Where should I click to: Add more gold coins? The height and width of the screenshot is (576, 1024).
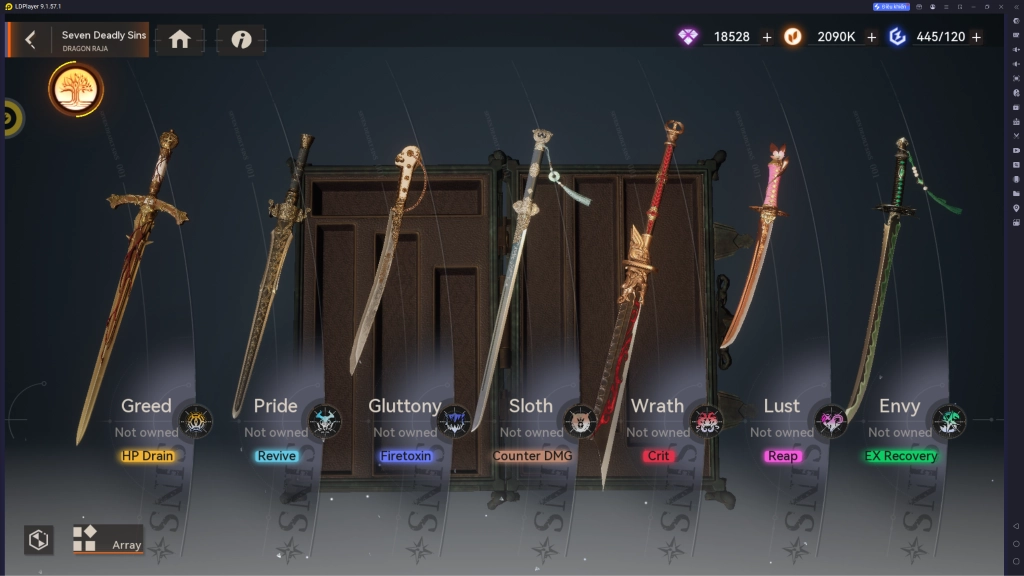tap(871, 37)
